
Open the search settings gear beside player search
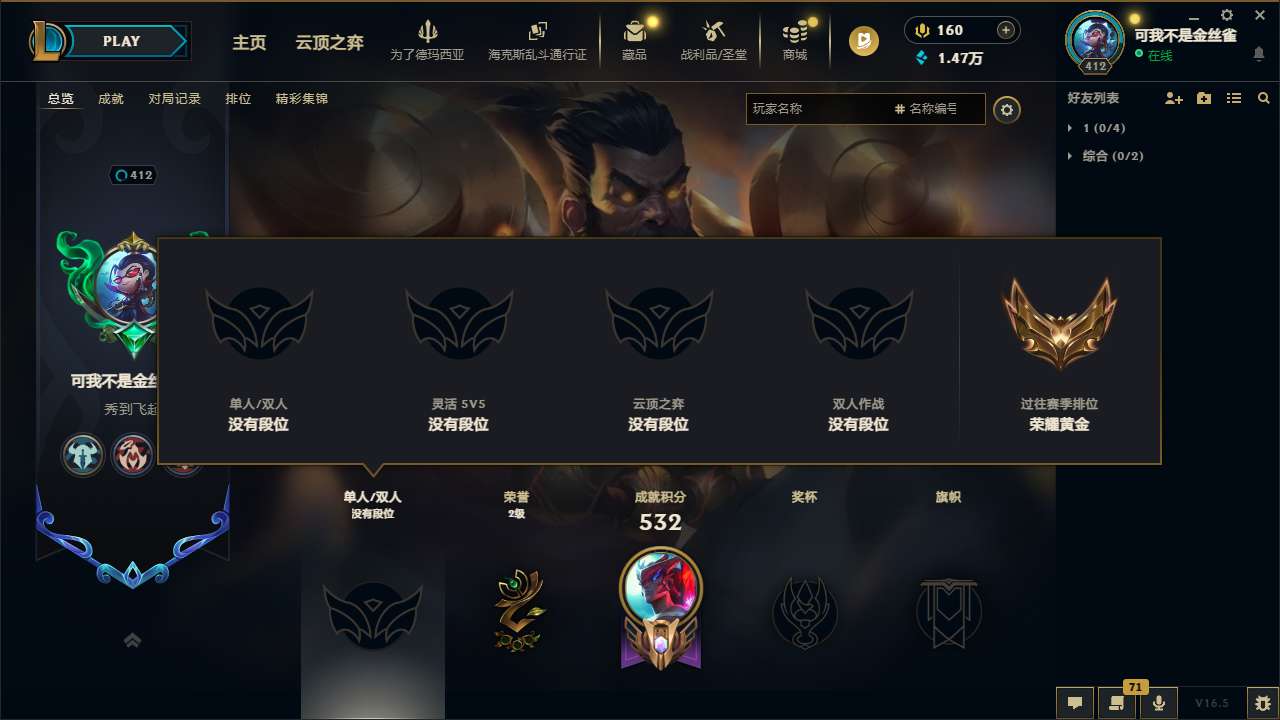click(1007, 109)
